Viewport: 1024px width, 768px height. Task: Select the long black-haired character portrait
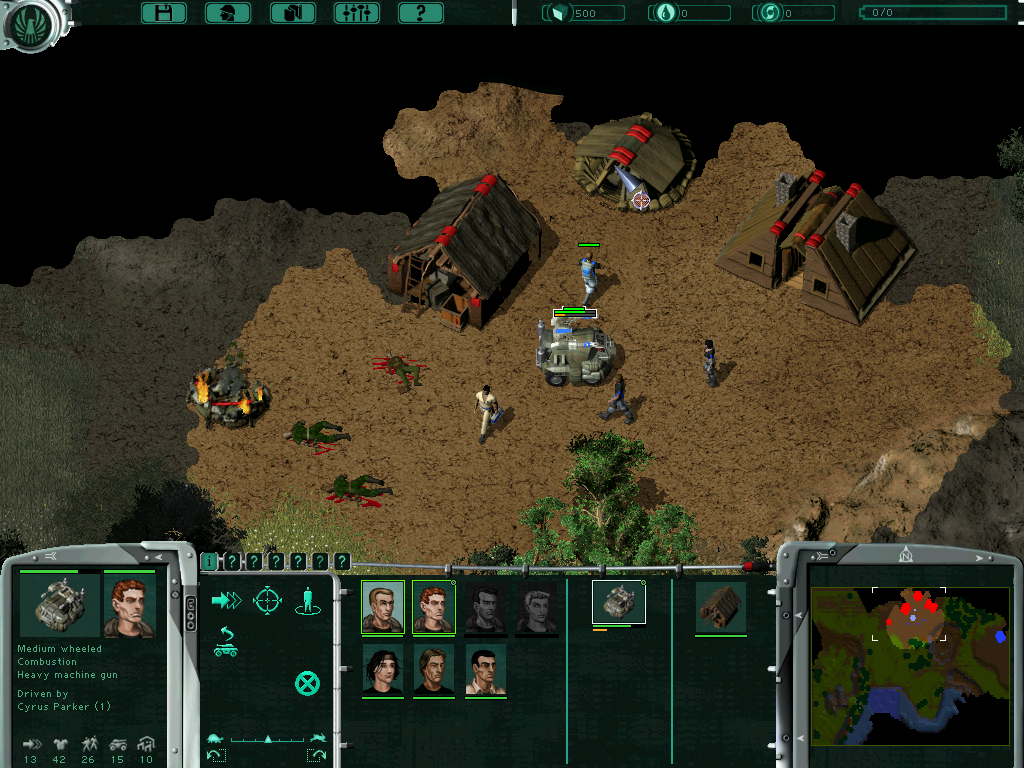382,669
